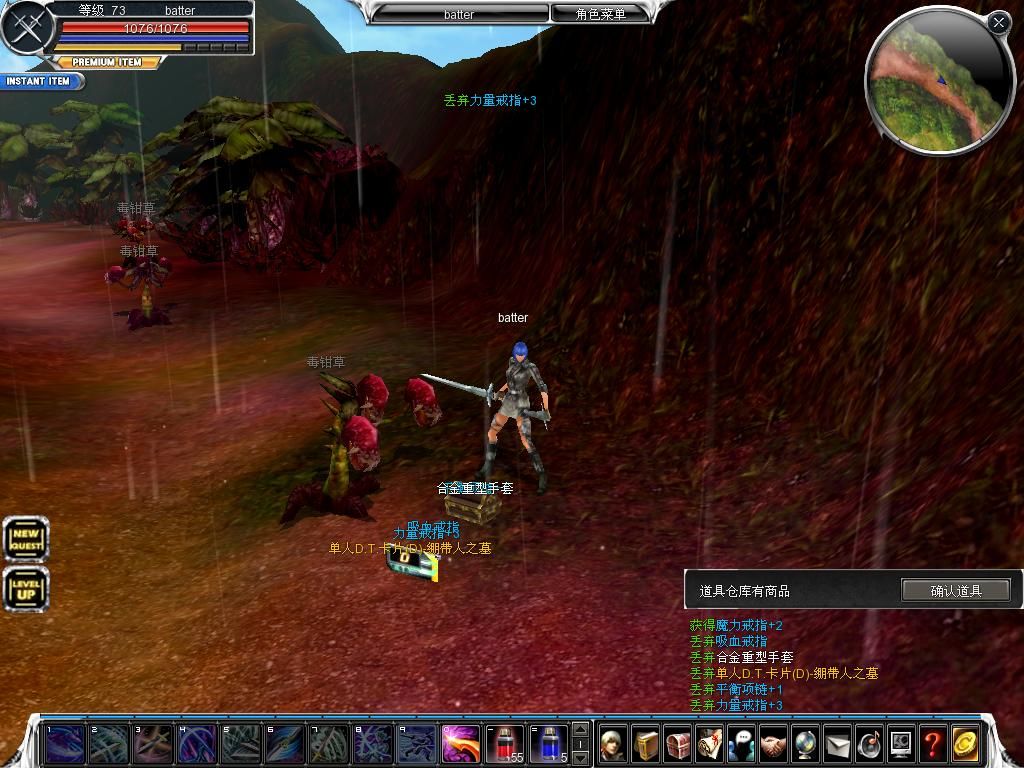This screenshot has width=1024, height=768.
Task: Use the blue mana potion slot
Action: coord(549,744)
